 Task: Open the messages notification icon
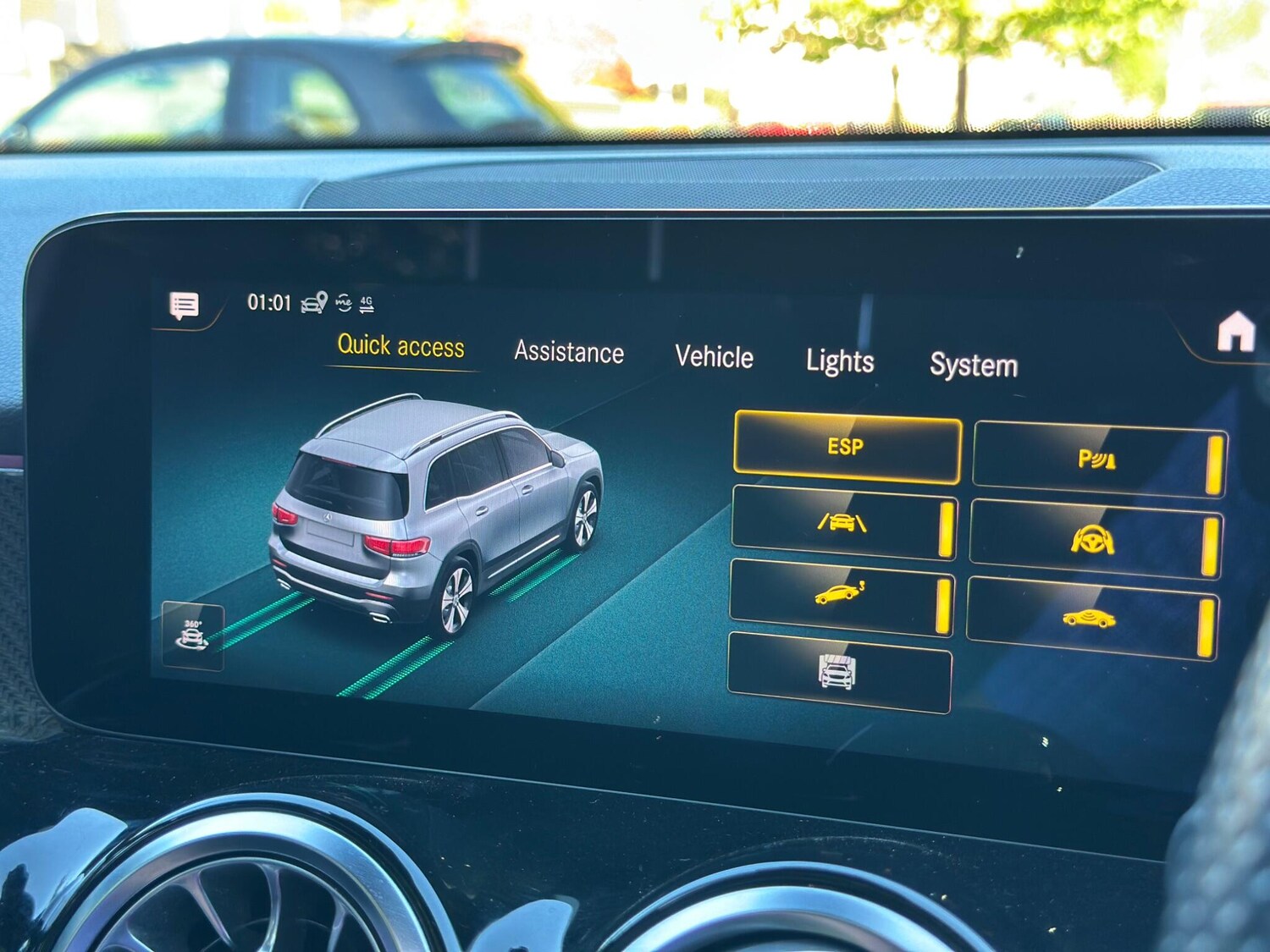pyautogui.click(x=183, y=304)
